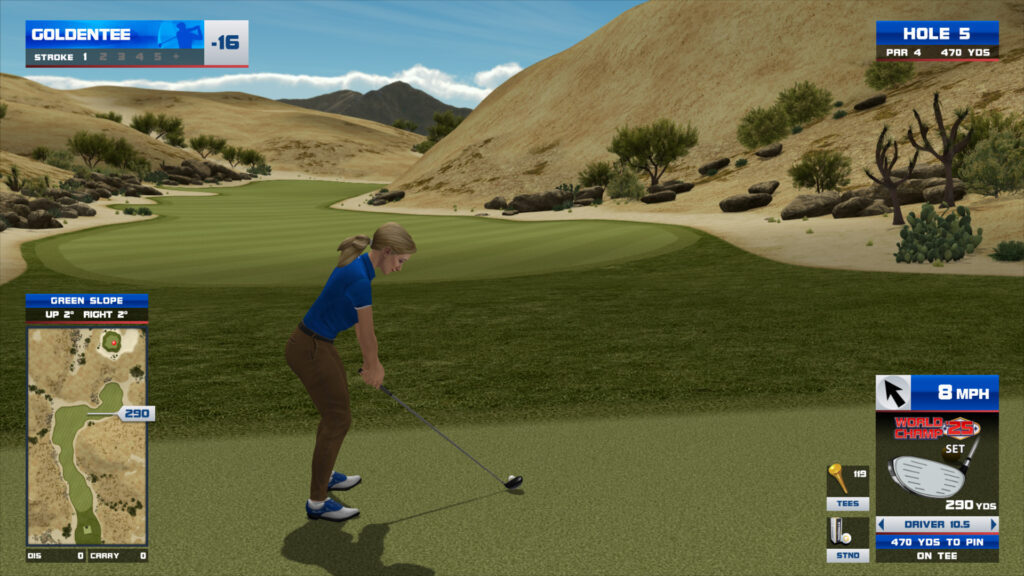
Task: Click the wind direction arrow indicator
Action: tap(893, 393)
